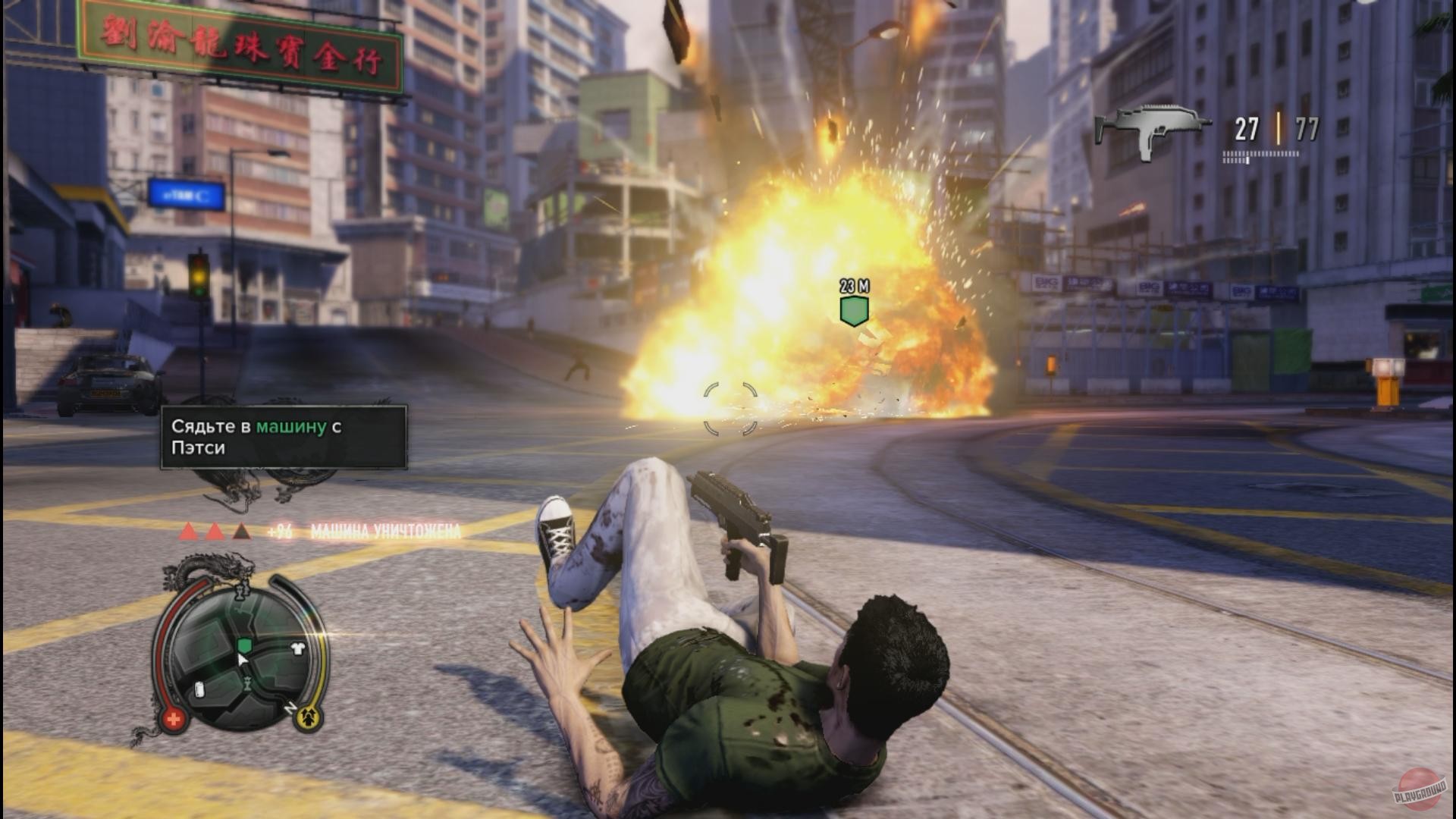Image resolution: width=1456 pixels, height=819 pixels.
Task: Click the circular minimap
Action: point(241,654)
